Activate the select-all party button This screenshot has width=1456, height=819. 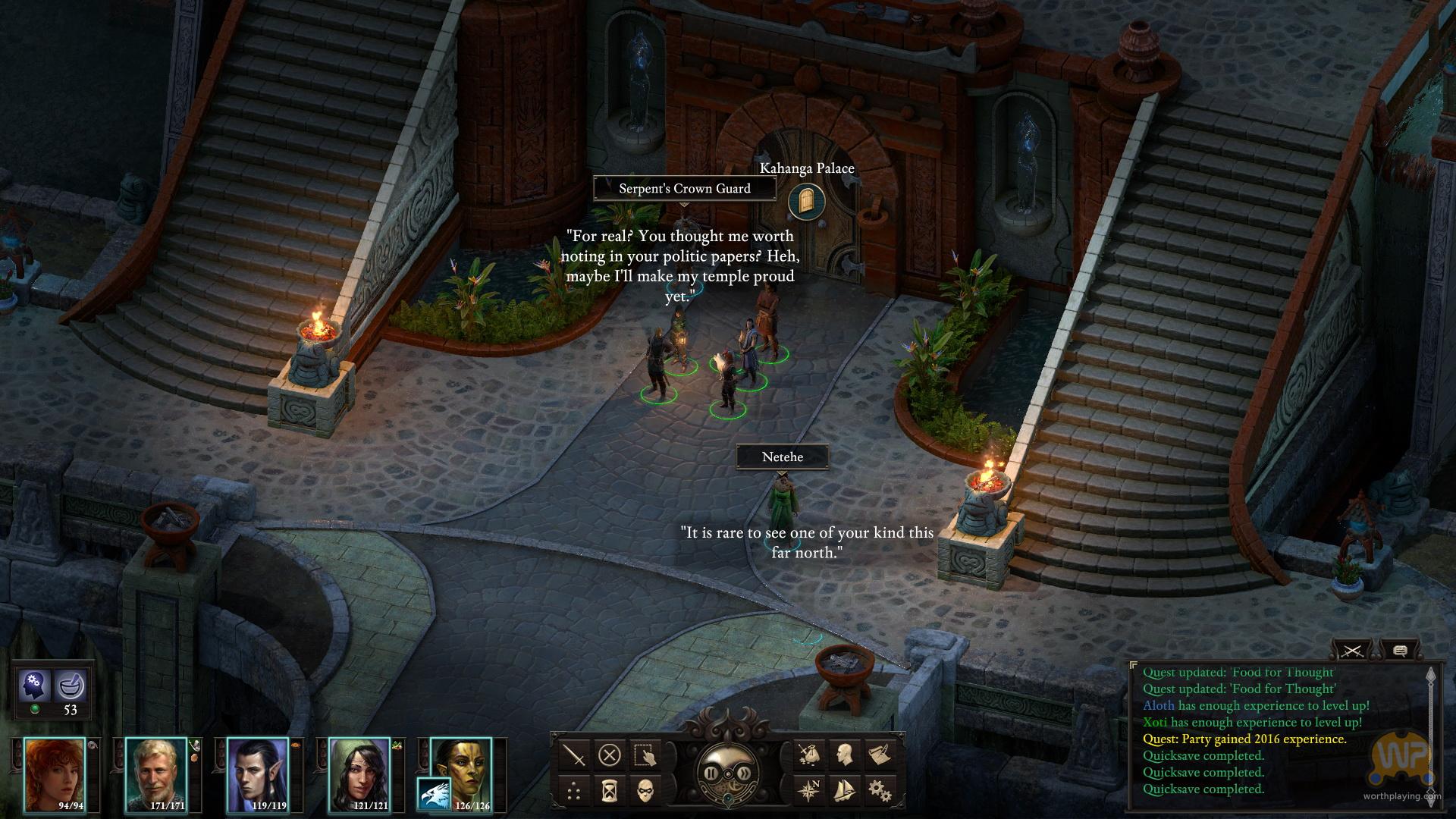pos(645,755)
